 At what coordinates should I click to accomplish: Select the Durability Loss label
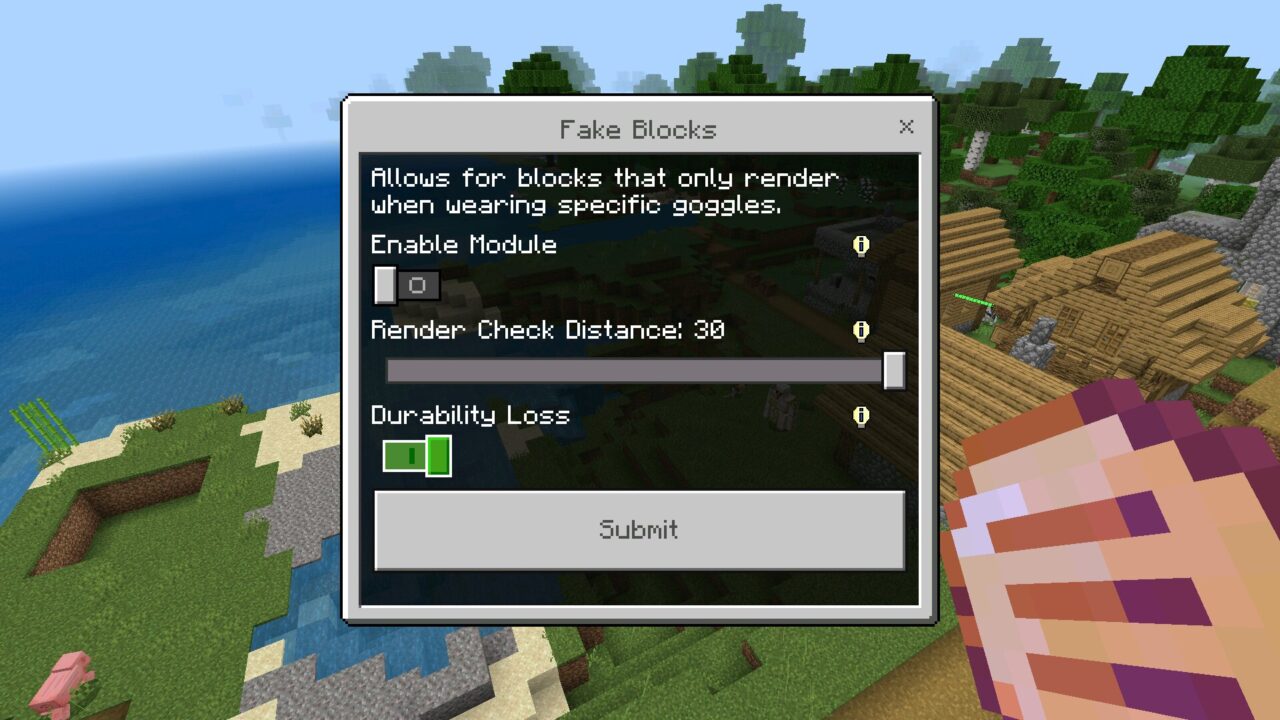pos(471,416)
